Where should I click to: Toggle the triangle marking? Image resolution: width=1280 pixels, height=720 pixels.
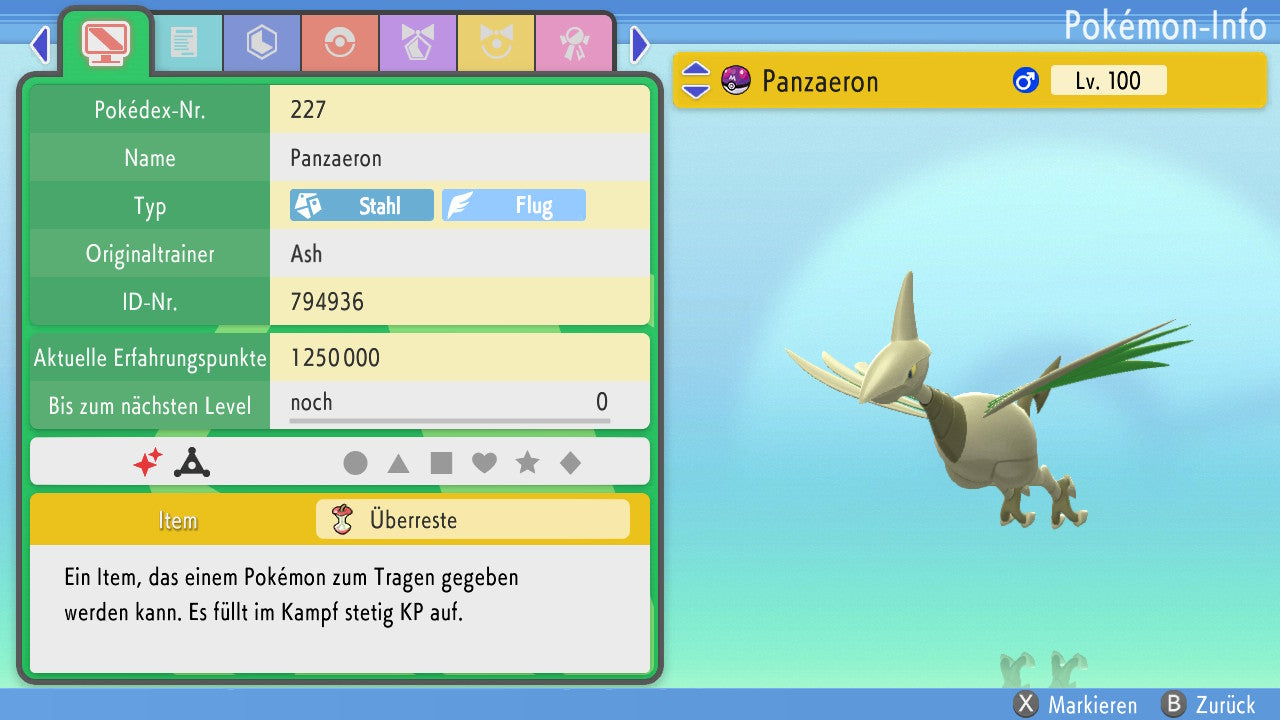coord(398,463)
